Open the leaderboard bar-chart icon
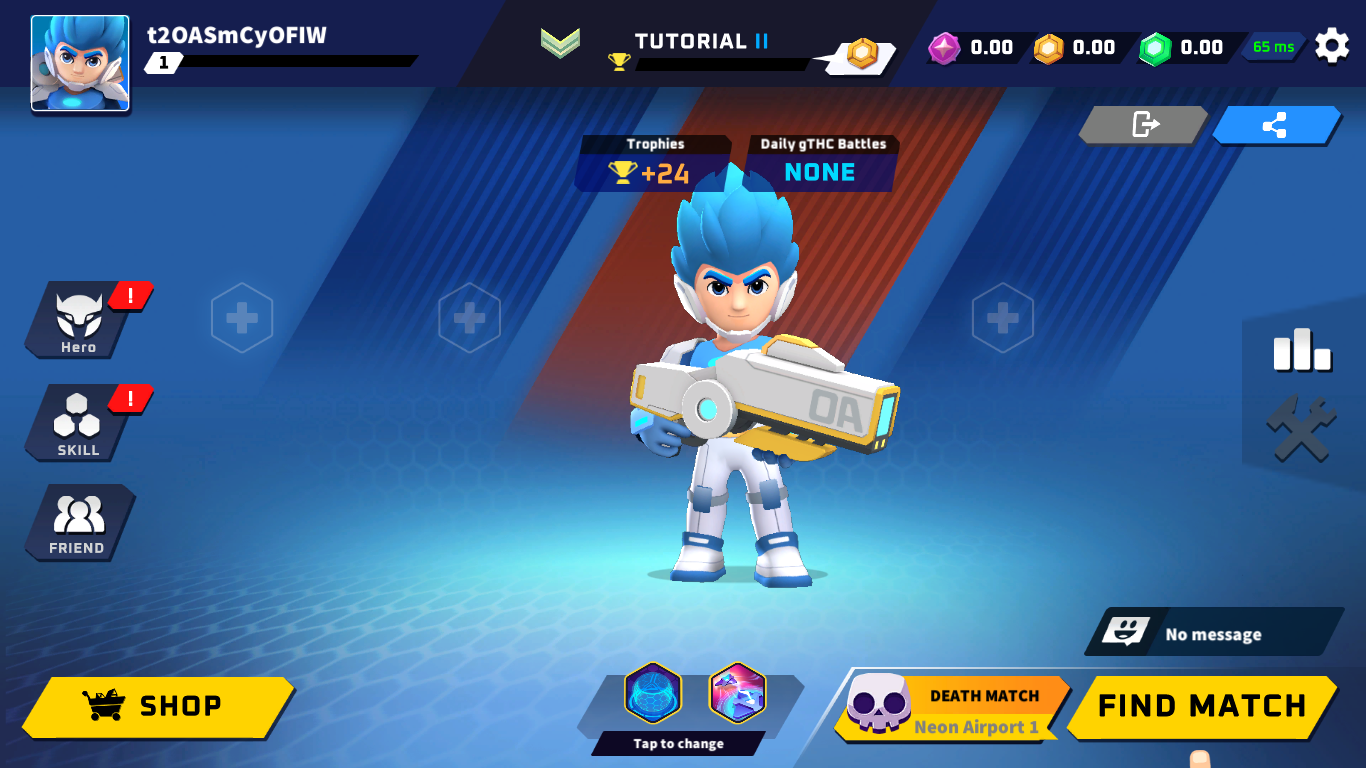The width and height of the screenshot is (1366, 768). coord(1301,350)
